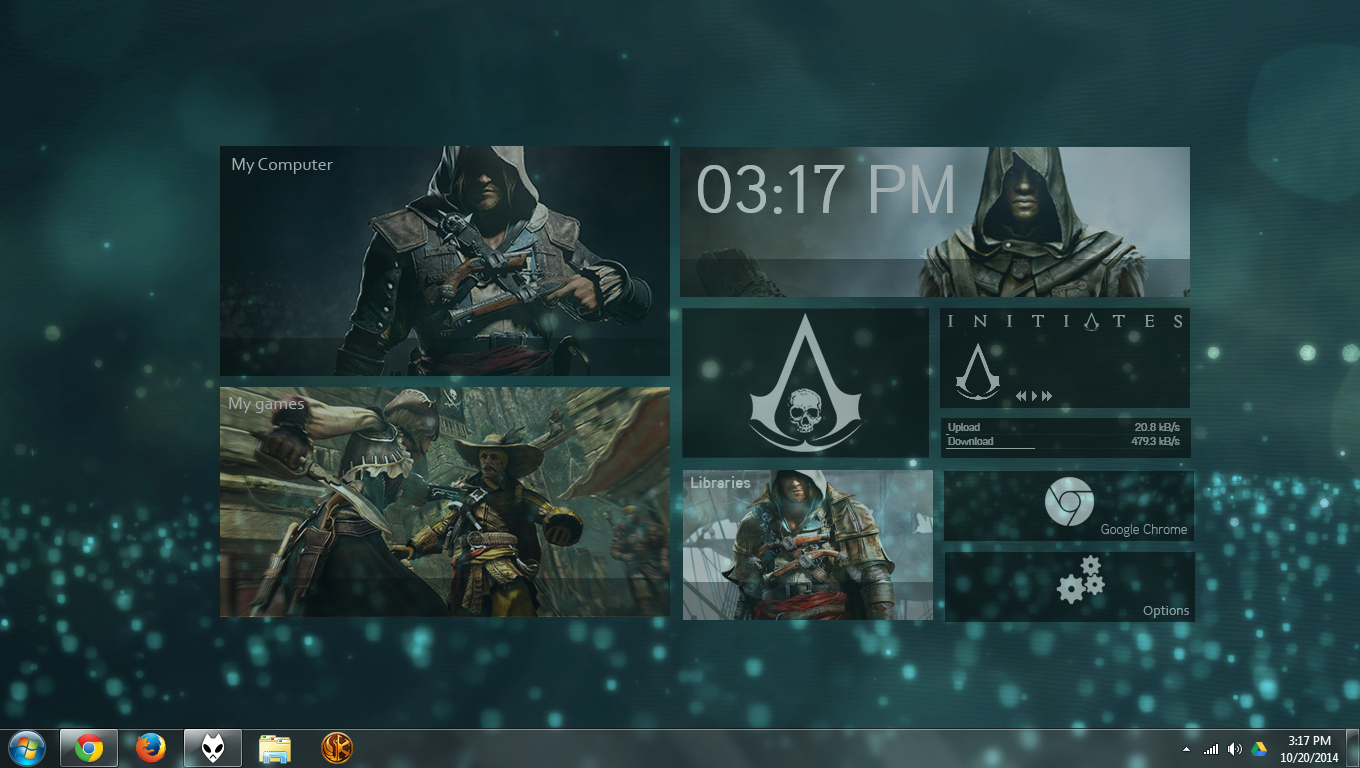
Task: Toggle play in the Initiates media controls
Action: tap(1035, 395)
